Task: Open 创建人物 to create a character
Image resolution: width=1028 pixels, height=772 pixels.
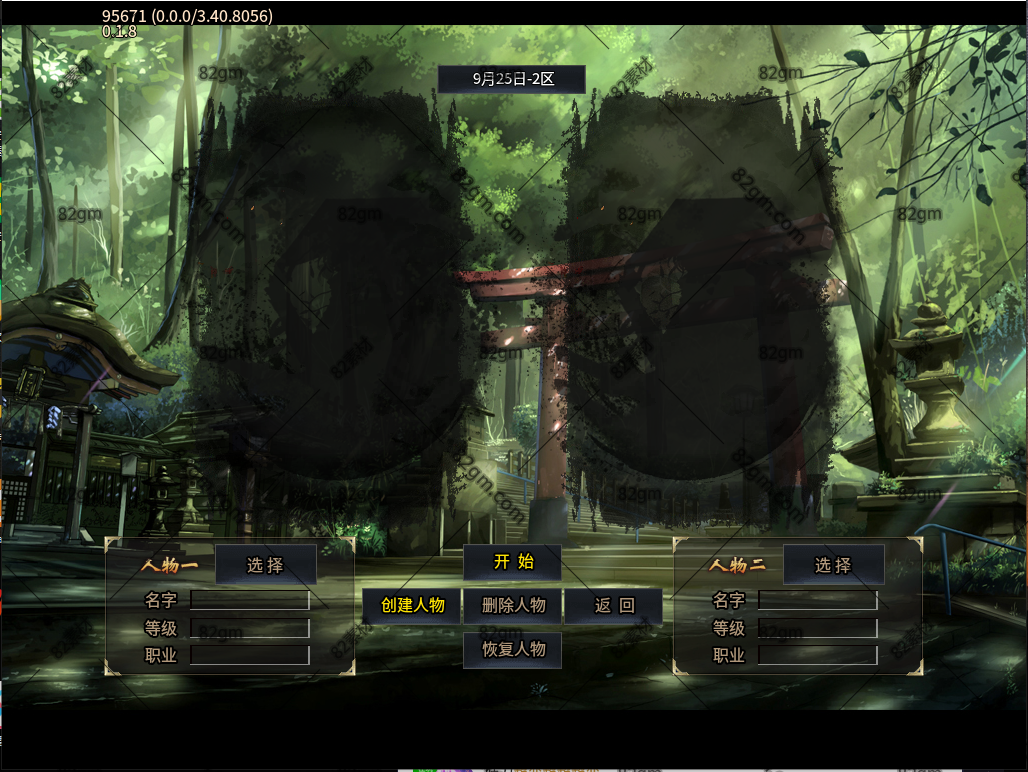Action: (412, 606)
